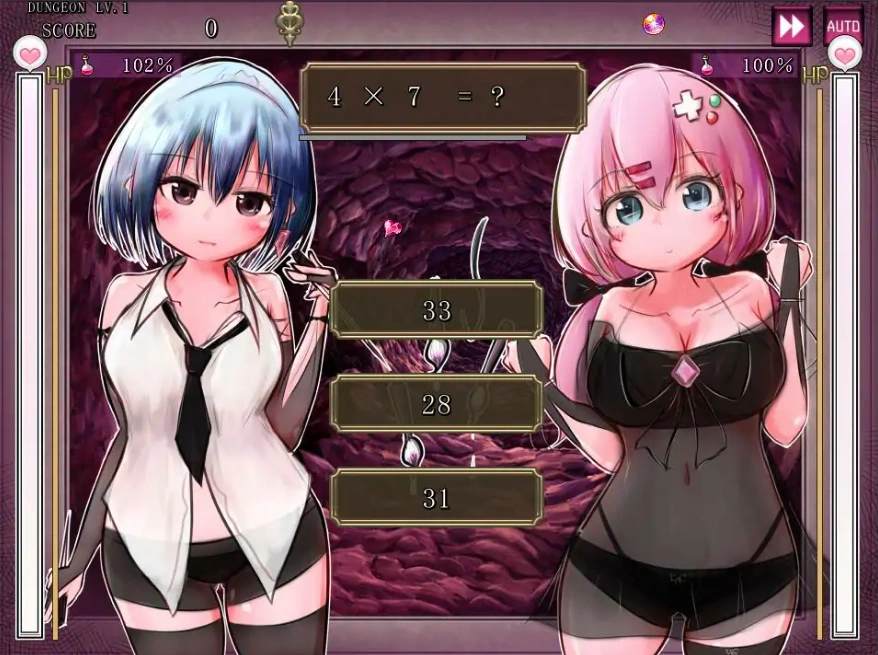Choose the answer 33

click(437, 311)
